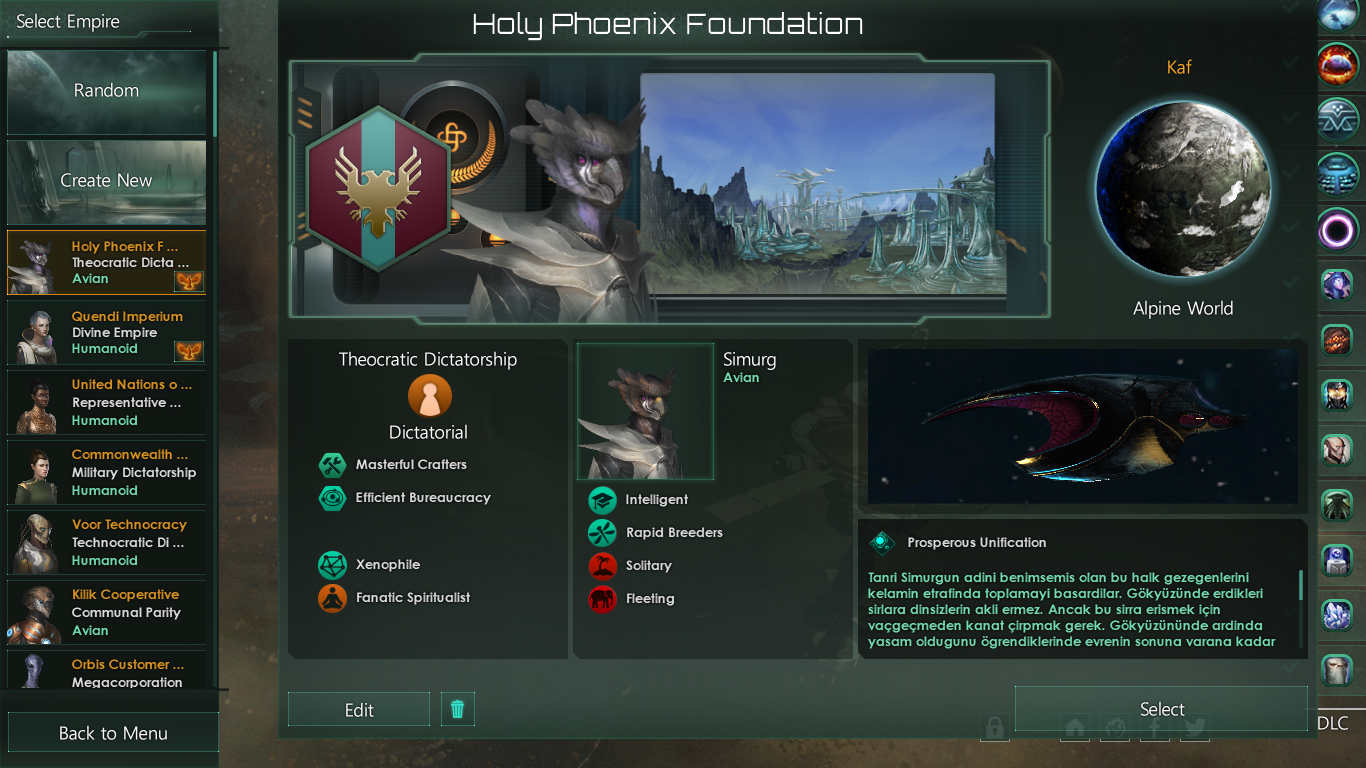Image resolution: width=1366 pixels, height=768 pixels.
Task: Choose the Random empire option
Action: [106, 91]
